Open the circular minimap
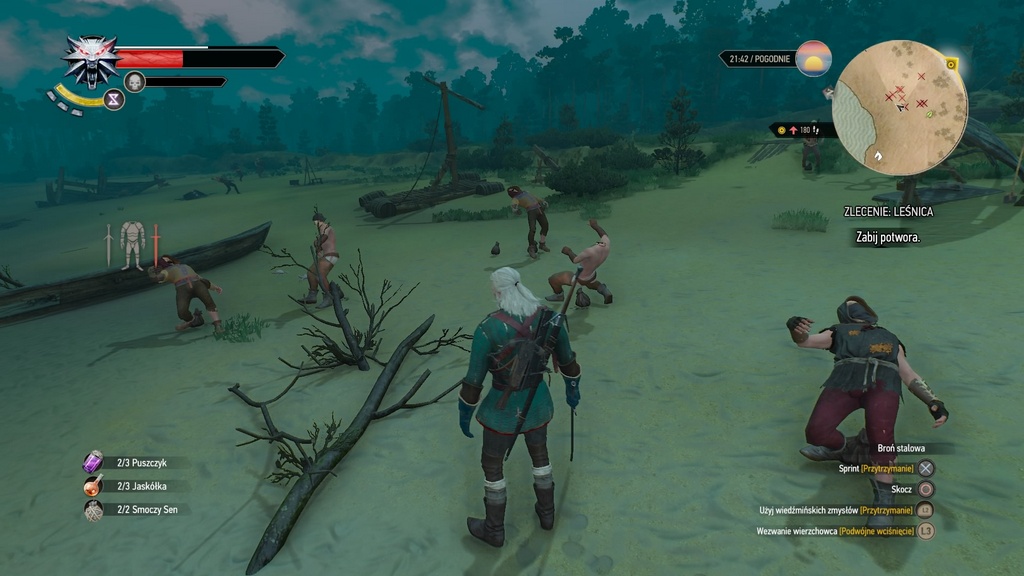This screenshot has height=576, width=1024. coord(900,107)
